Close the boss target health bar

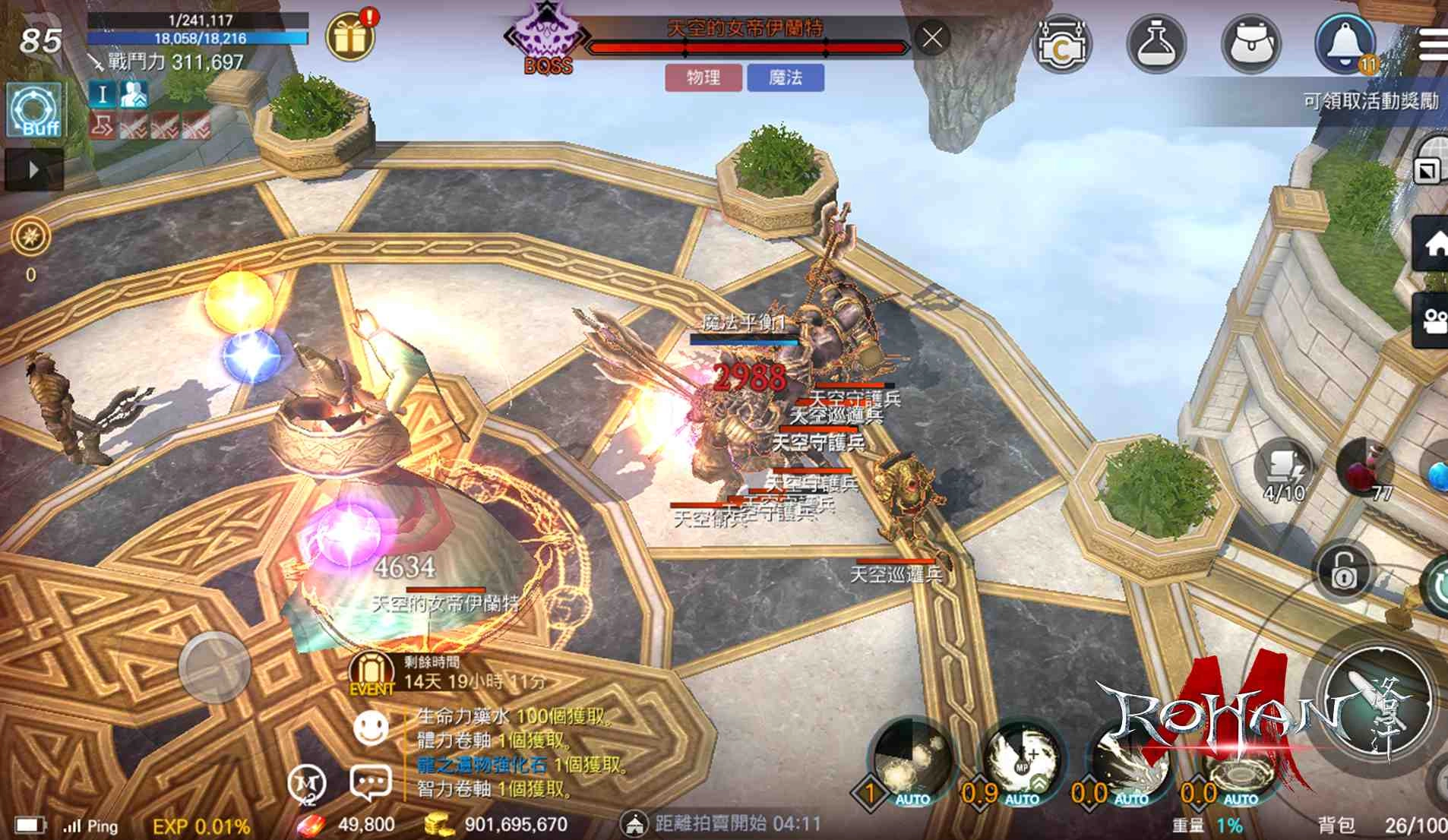coord(932,37)
